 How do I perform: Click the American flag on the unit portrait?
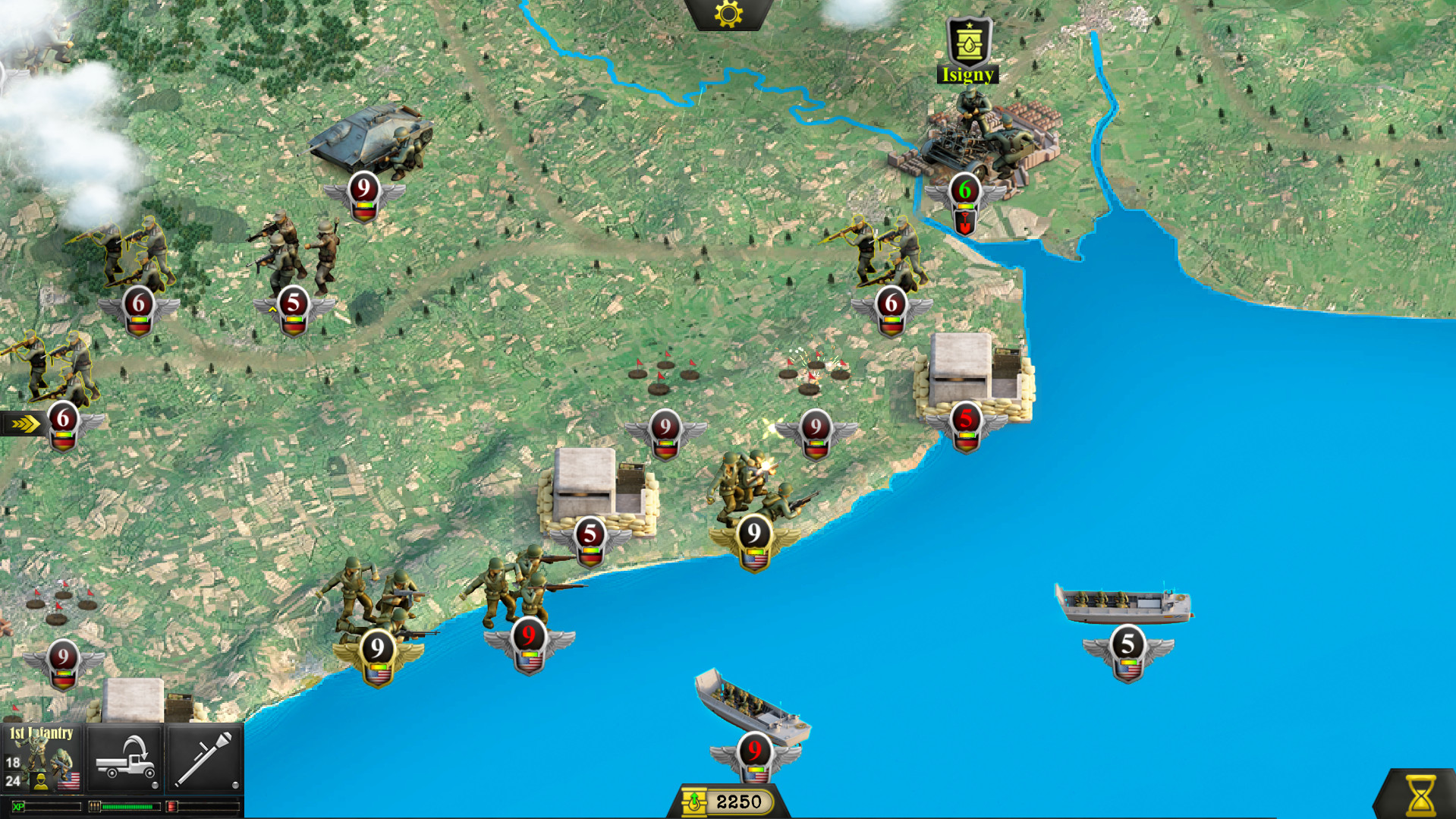coord(69,782)
